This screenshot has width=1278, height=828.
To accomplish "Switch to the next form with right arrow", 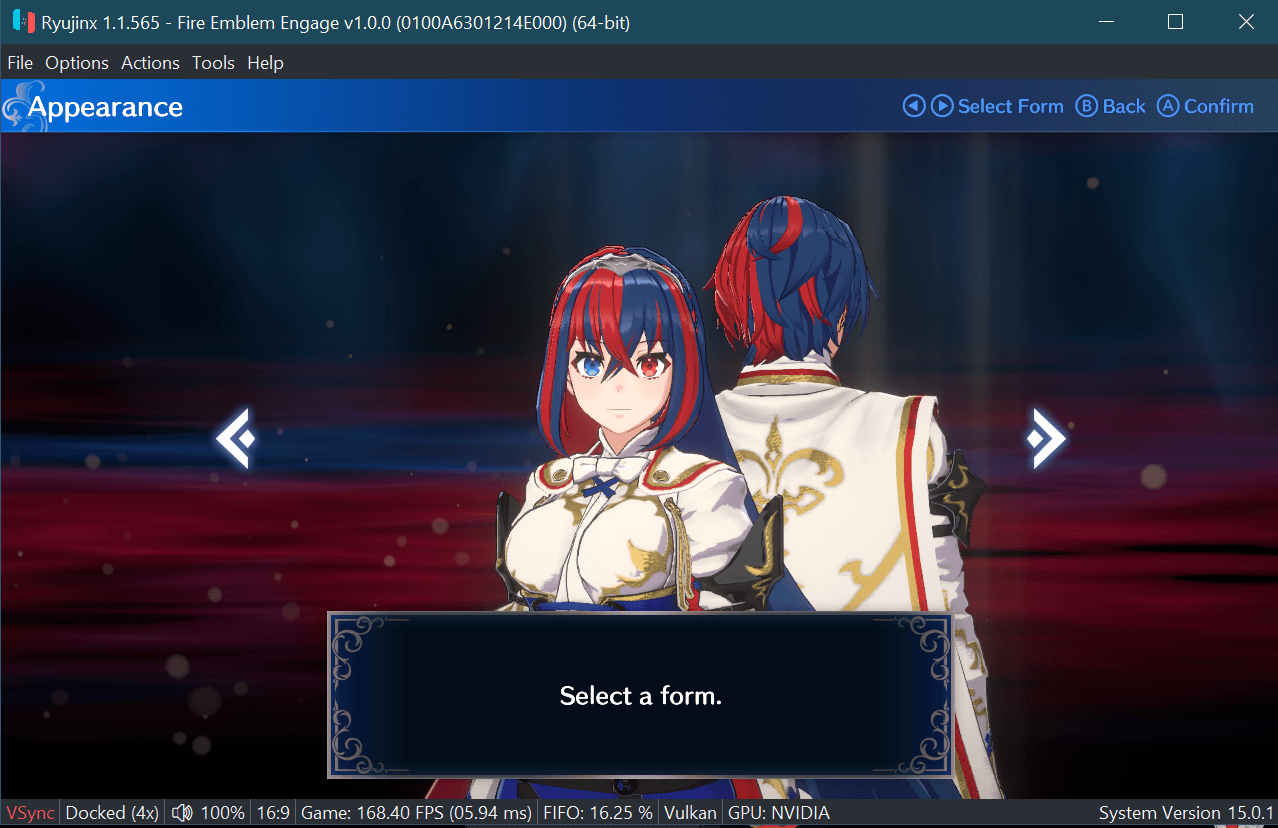I will coord(1046,438).
